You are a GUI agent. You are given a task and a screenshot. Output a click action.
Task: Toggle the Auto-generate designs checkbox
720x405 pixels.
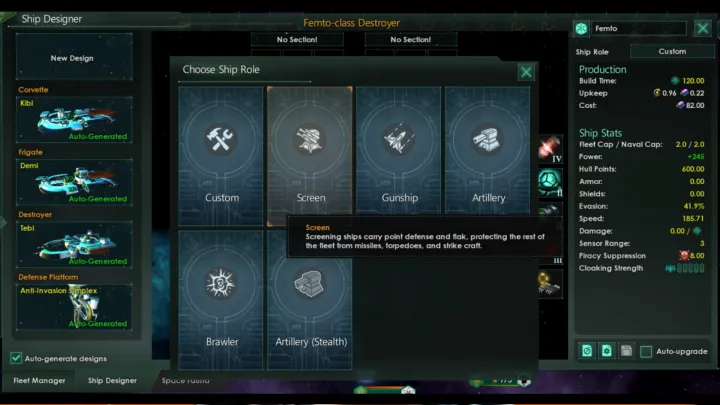pyautogui.click(x=16, y=358)
